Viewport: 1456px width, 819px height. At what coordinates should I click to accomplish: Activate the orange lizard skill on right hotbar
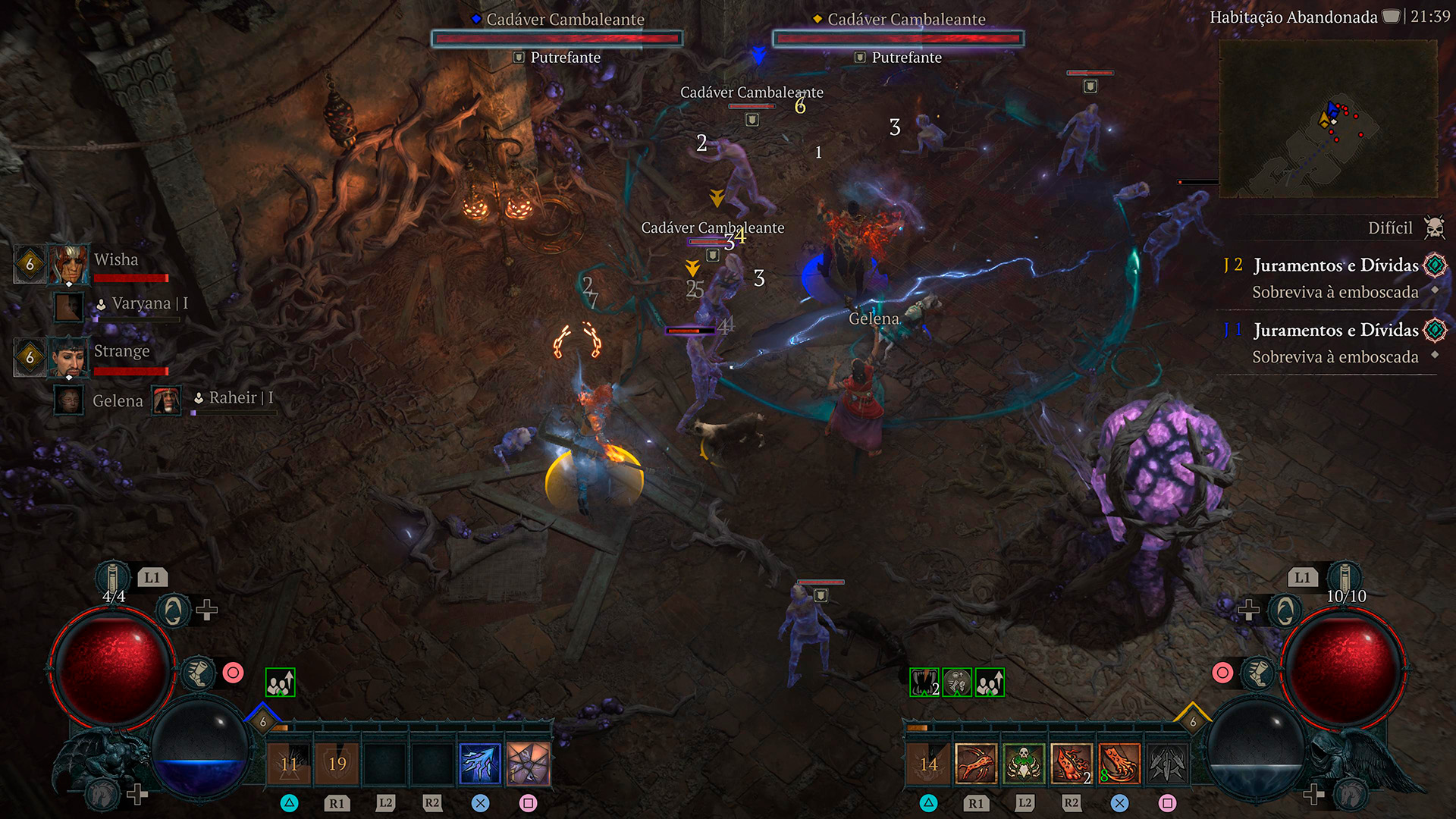click(x=975, y=764)
